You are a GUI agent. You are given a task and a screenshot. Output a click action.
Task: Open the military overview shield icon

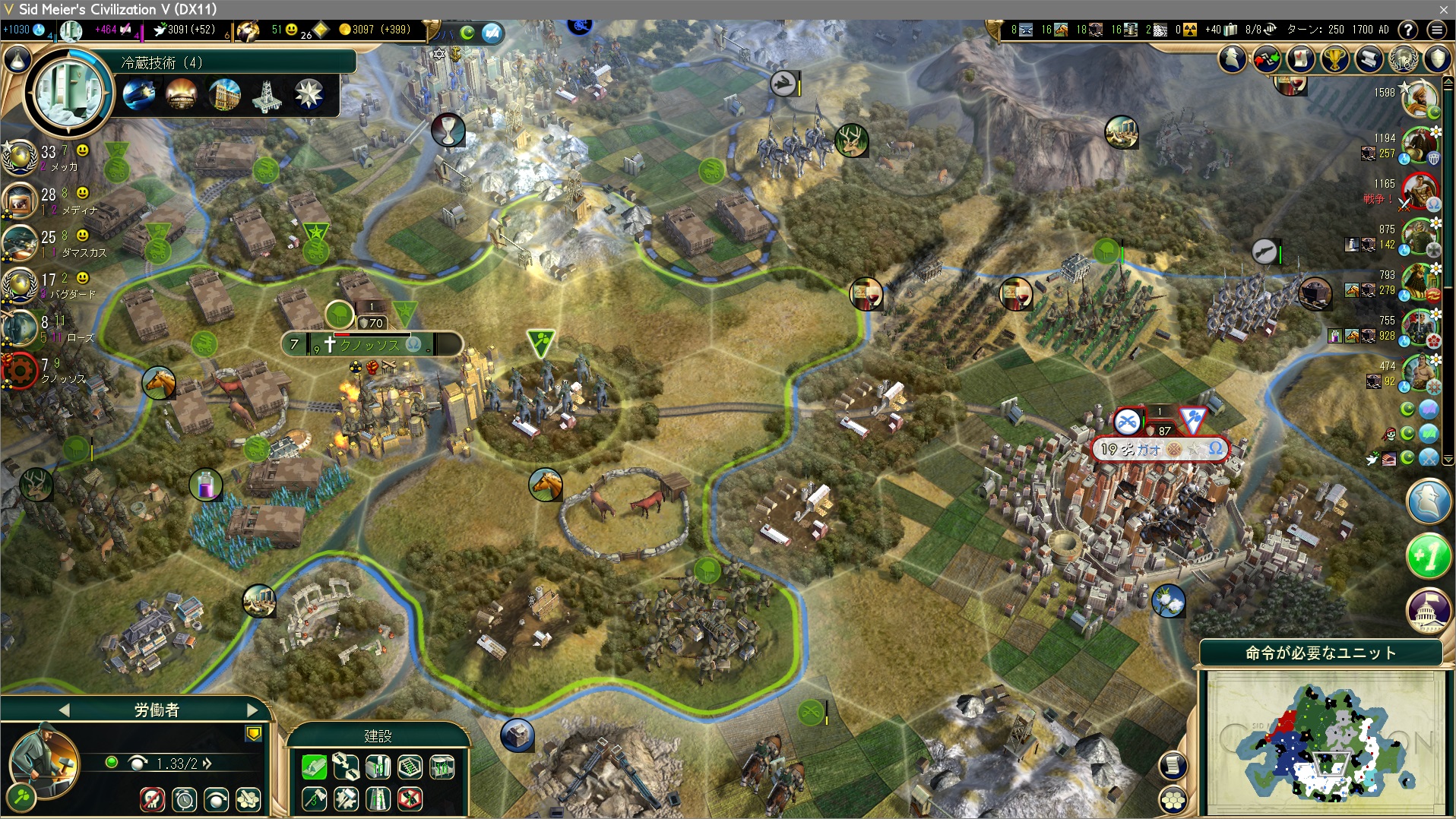pyautogui.click(x=1438, y=58)
